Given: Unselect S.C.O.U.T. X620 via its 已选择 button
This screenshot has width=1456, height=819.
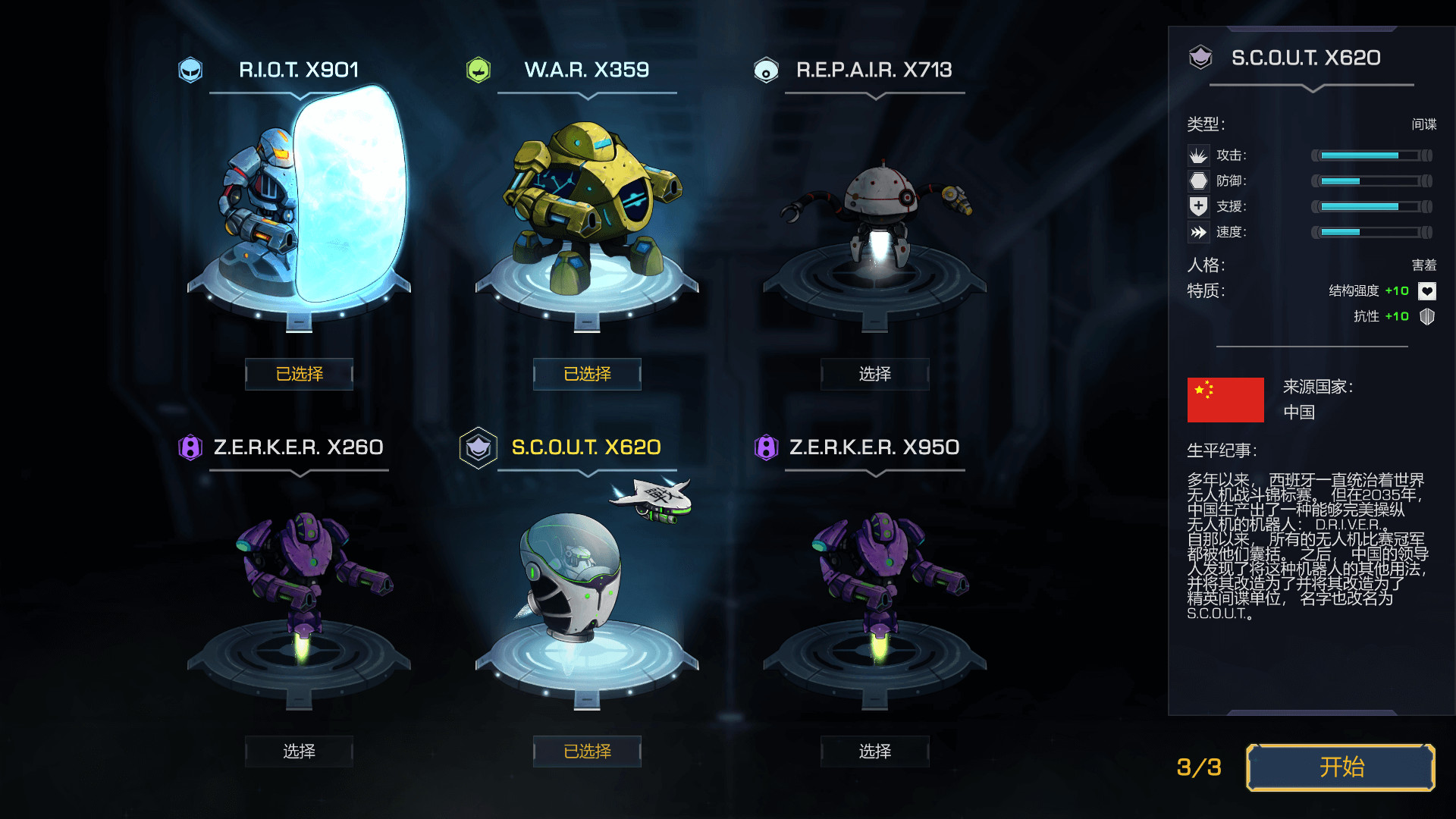Looking at the screenshot, I should click(587, 752).
